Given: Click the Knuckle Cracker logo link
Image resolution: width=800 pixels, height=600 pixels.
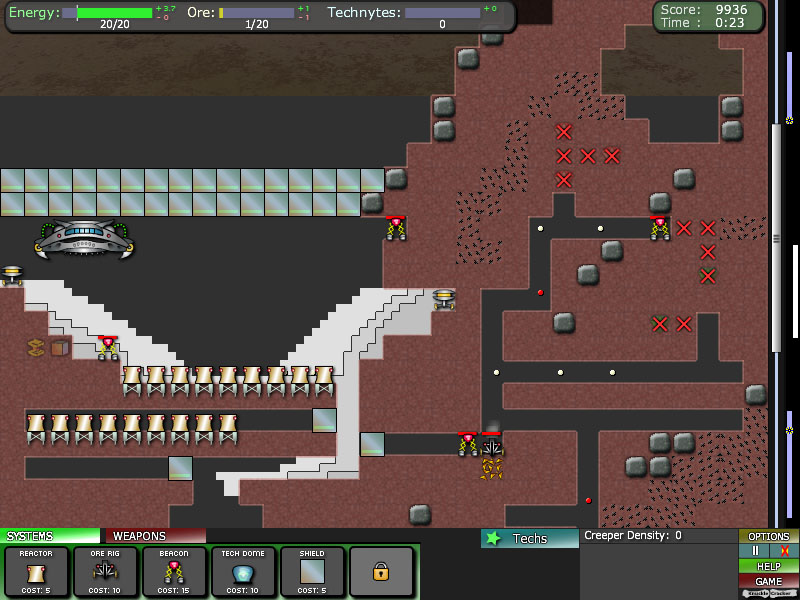Looking at the screenshot, I should coord(769,594).
